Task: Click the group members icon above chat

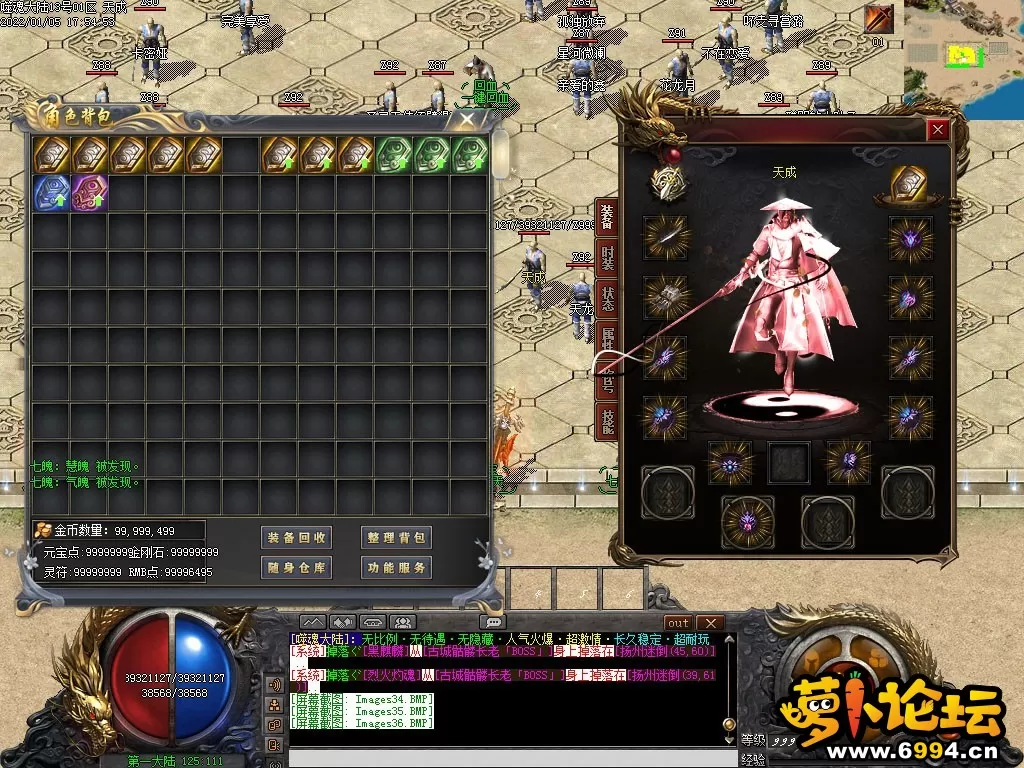Action: coord(402,622)
